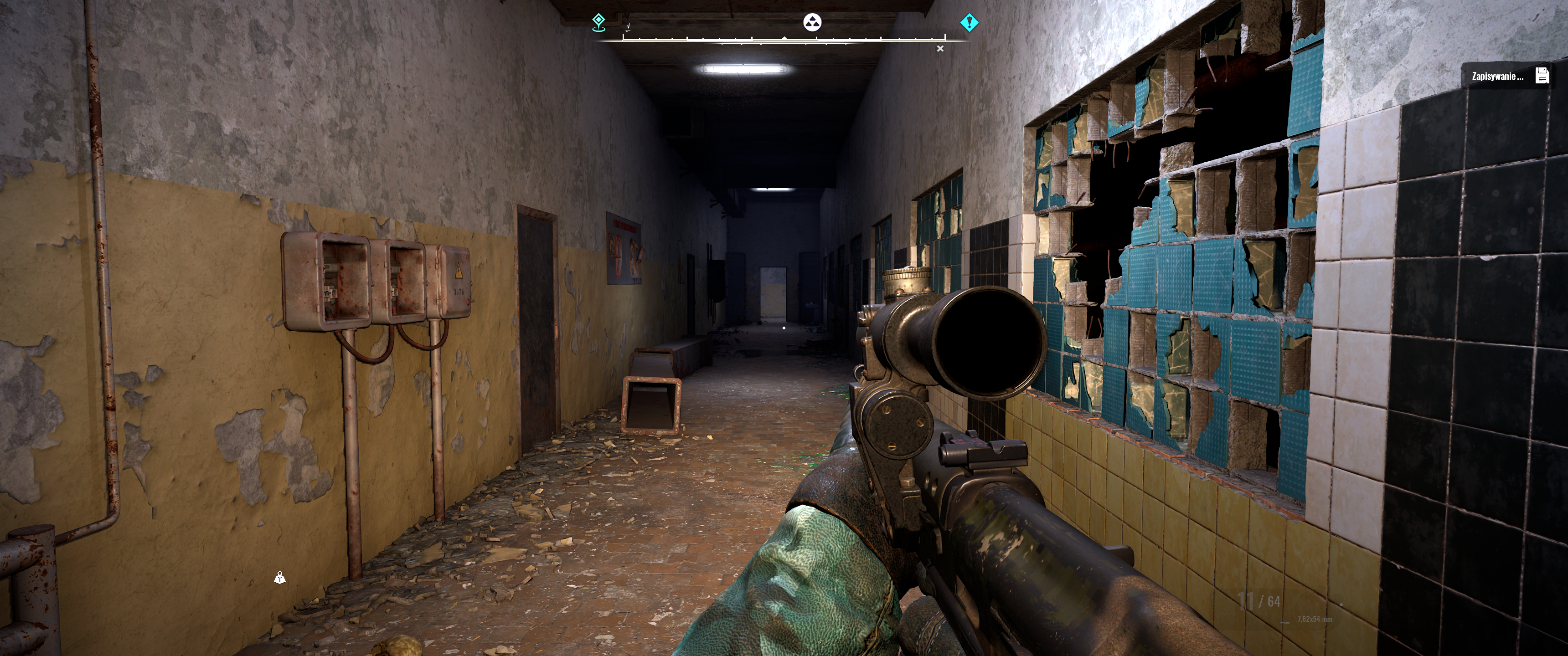Select the teal exclamation quest marker
Screen dimensions: 1568x656
[x=969, y=22]
